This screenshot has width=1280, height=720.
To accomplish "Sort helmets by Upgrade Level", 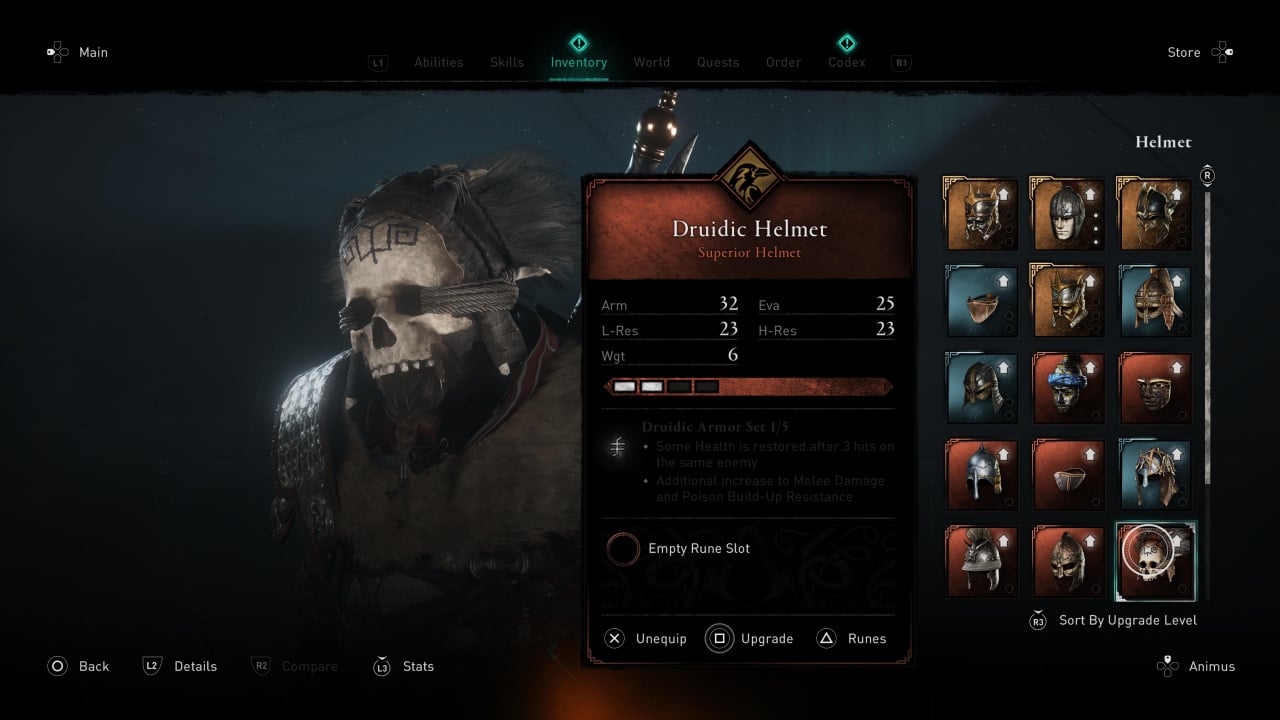I will pyautogui.click(x=1113, y=620).
